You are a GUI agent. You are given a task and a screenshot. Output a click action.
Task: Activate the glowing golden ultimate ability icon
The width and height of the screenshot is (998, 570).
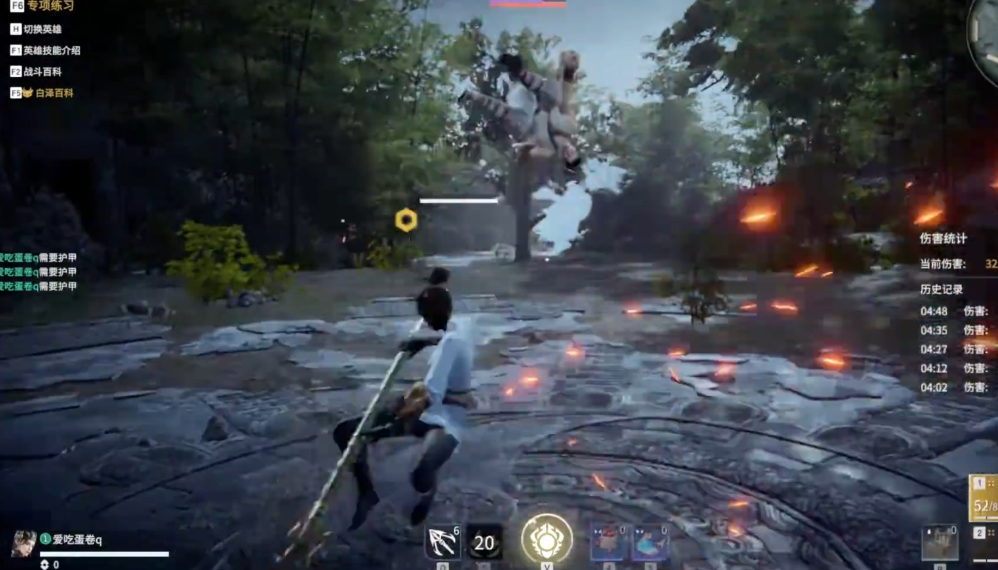point(547,538)
